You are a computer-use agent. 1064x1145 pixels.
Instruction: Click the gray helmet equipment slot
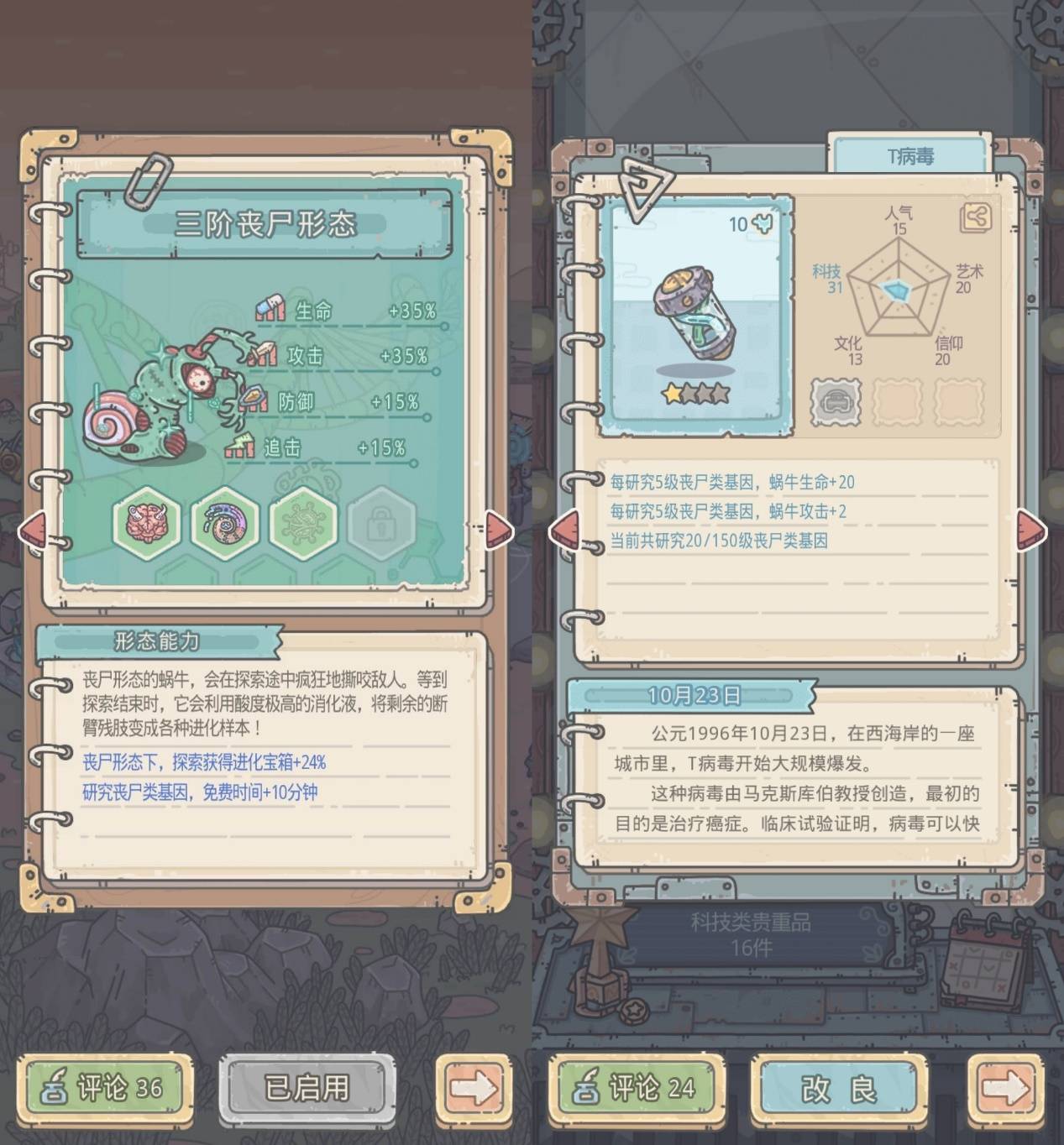tap(836, 401)
